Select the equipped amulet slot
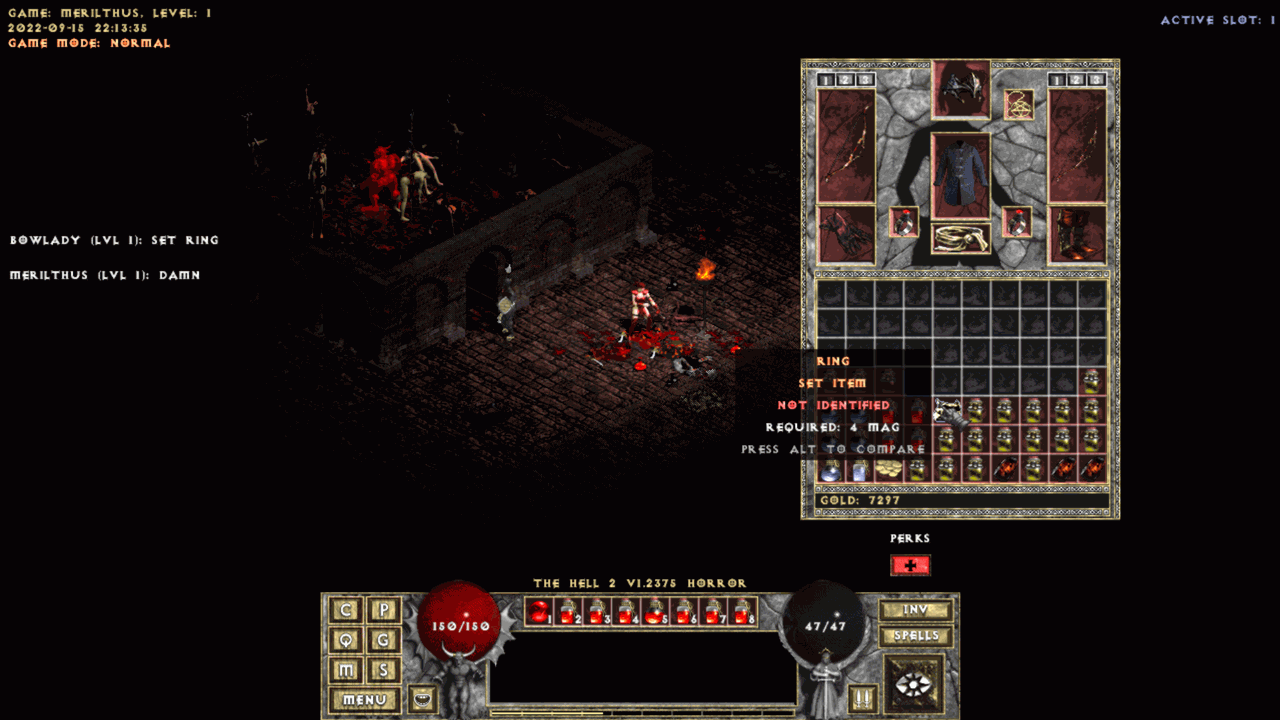The height and width of the screenshot is (720, 1280). 1018,104
